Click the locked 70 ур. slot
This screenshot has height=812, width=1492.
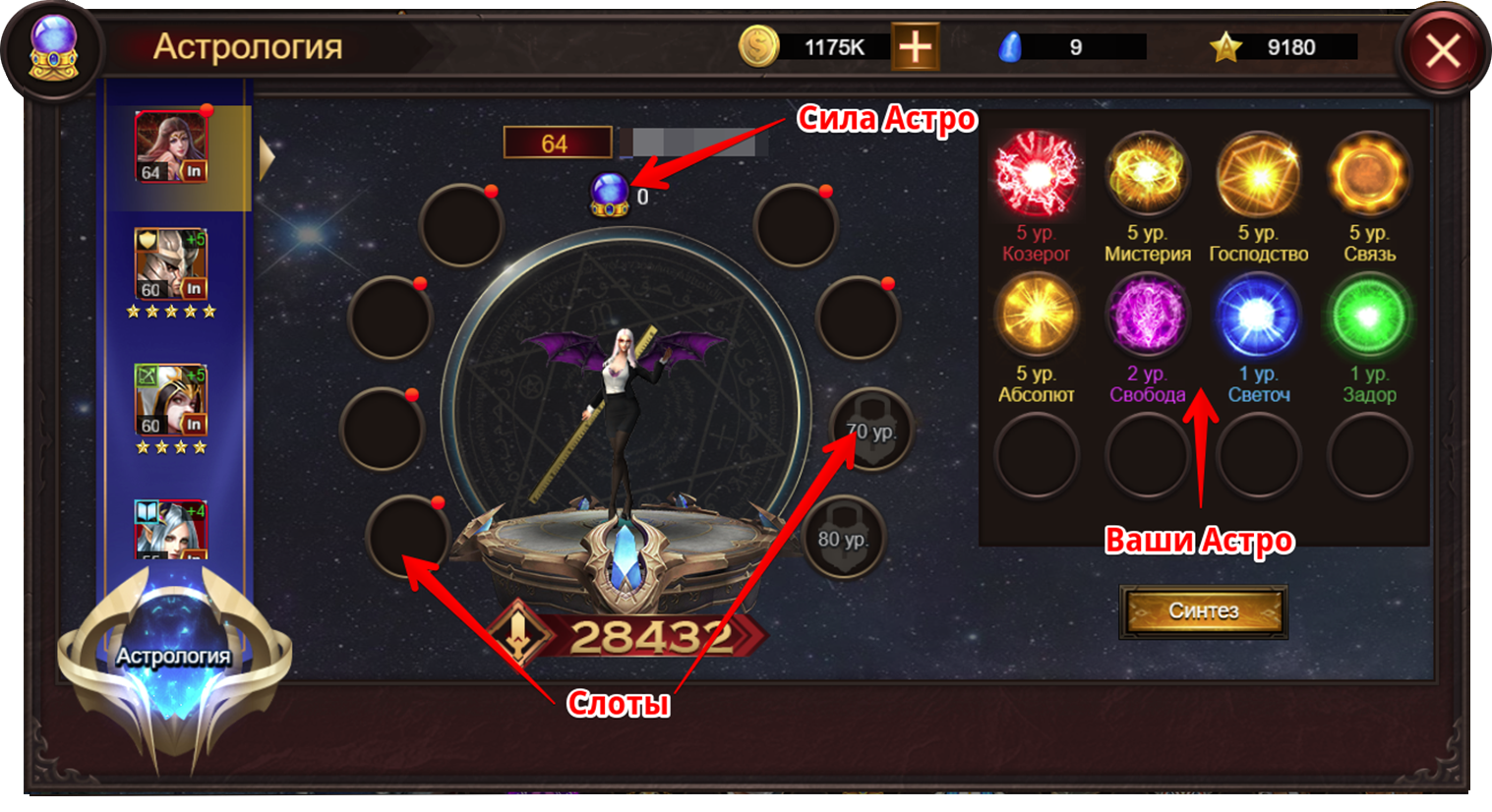coord(869,430)
